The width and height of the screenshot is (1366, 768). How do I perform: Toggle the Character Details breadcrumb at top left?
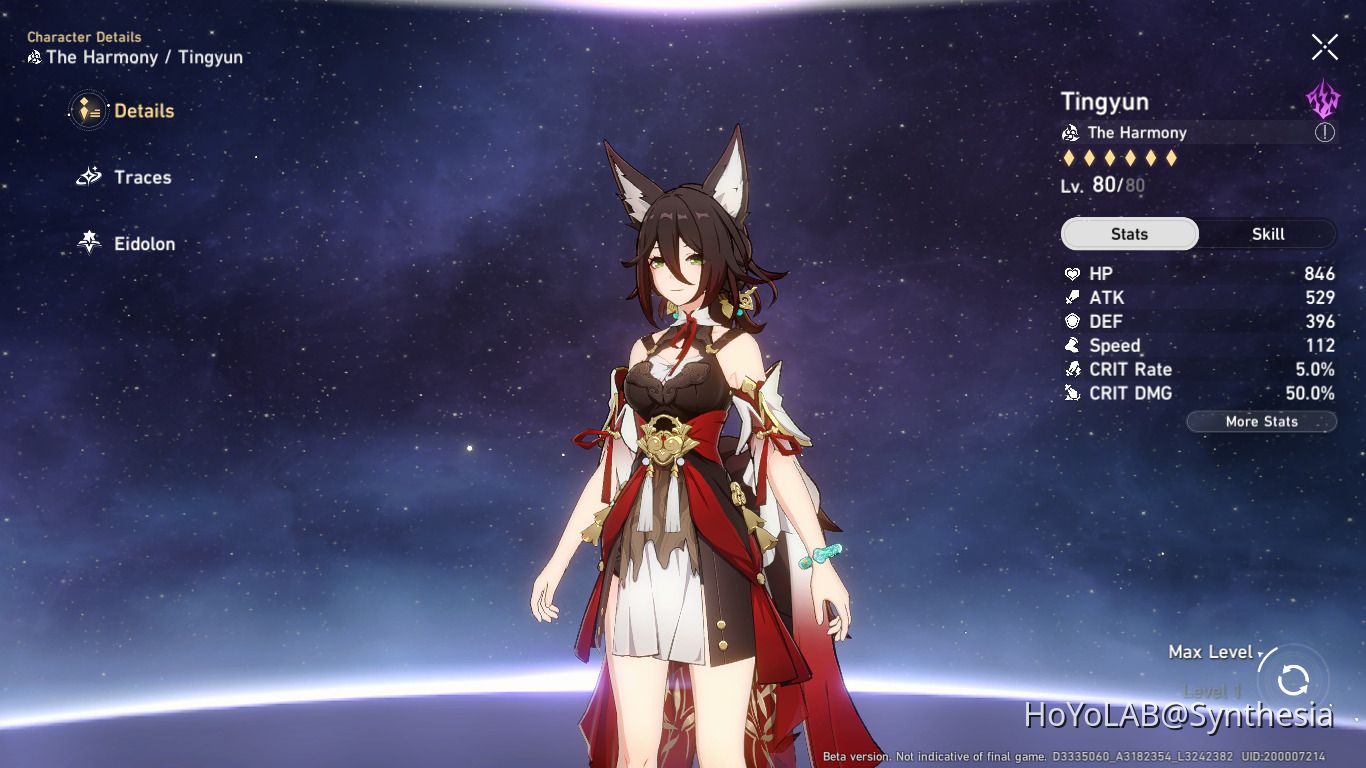(x=84, y=37)
